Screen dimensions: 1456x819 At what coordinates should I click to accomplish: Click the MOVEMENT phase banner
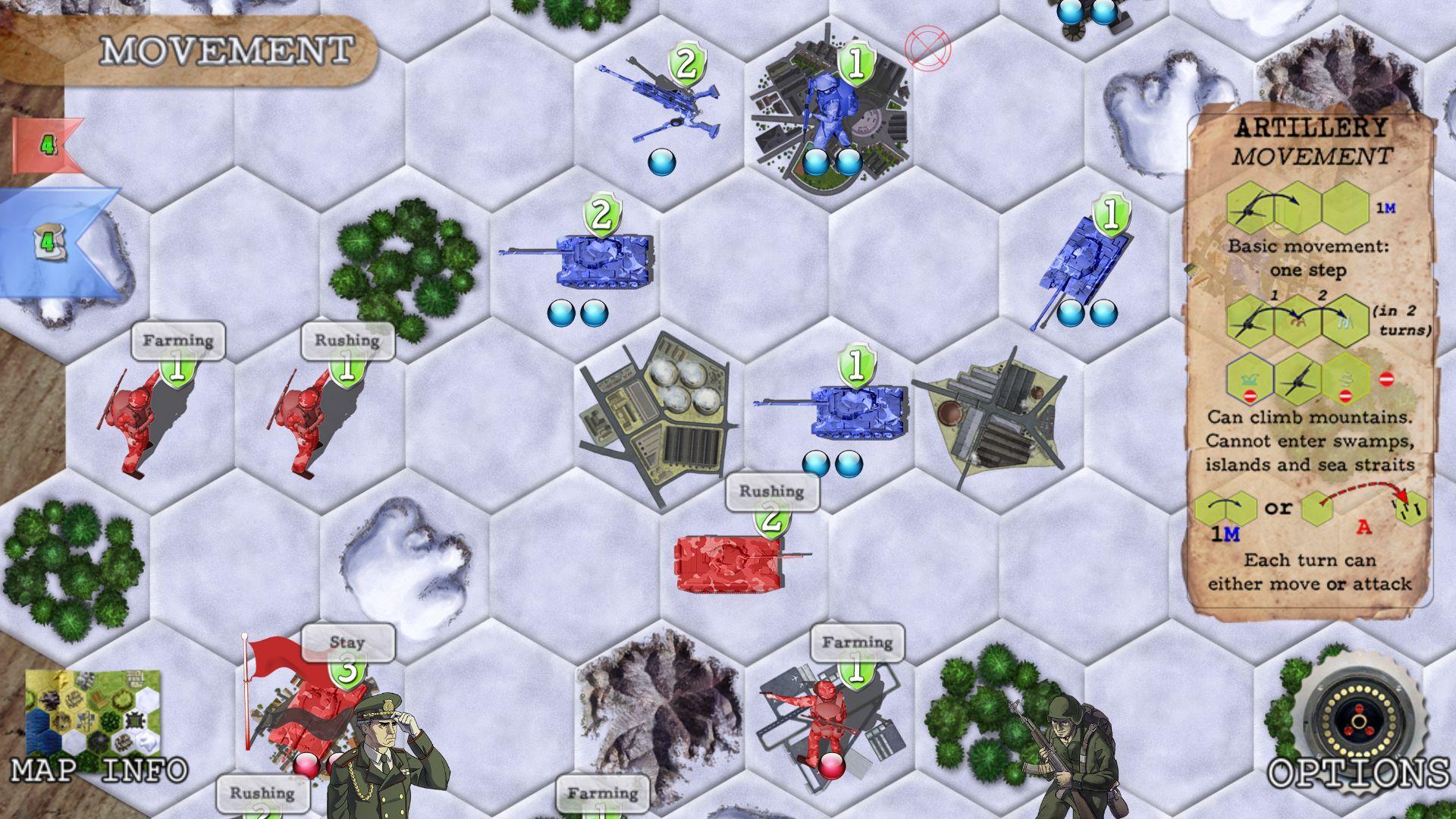pyautogui.click(x=227, y=49)
